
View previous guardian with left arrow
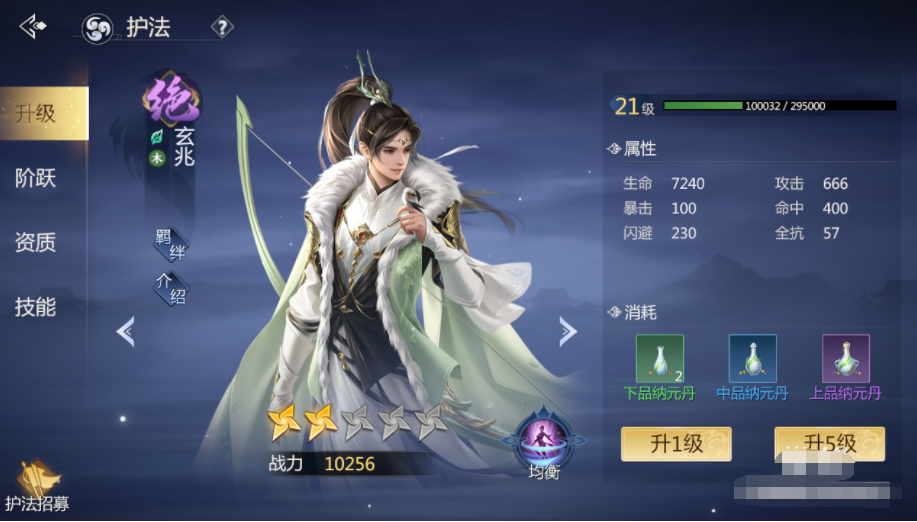tap(126, 331)
